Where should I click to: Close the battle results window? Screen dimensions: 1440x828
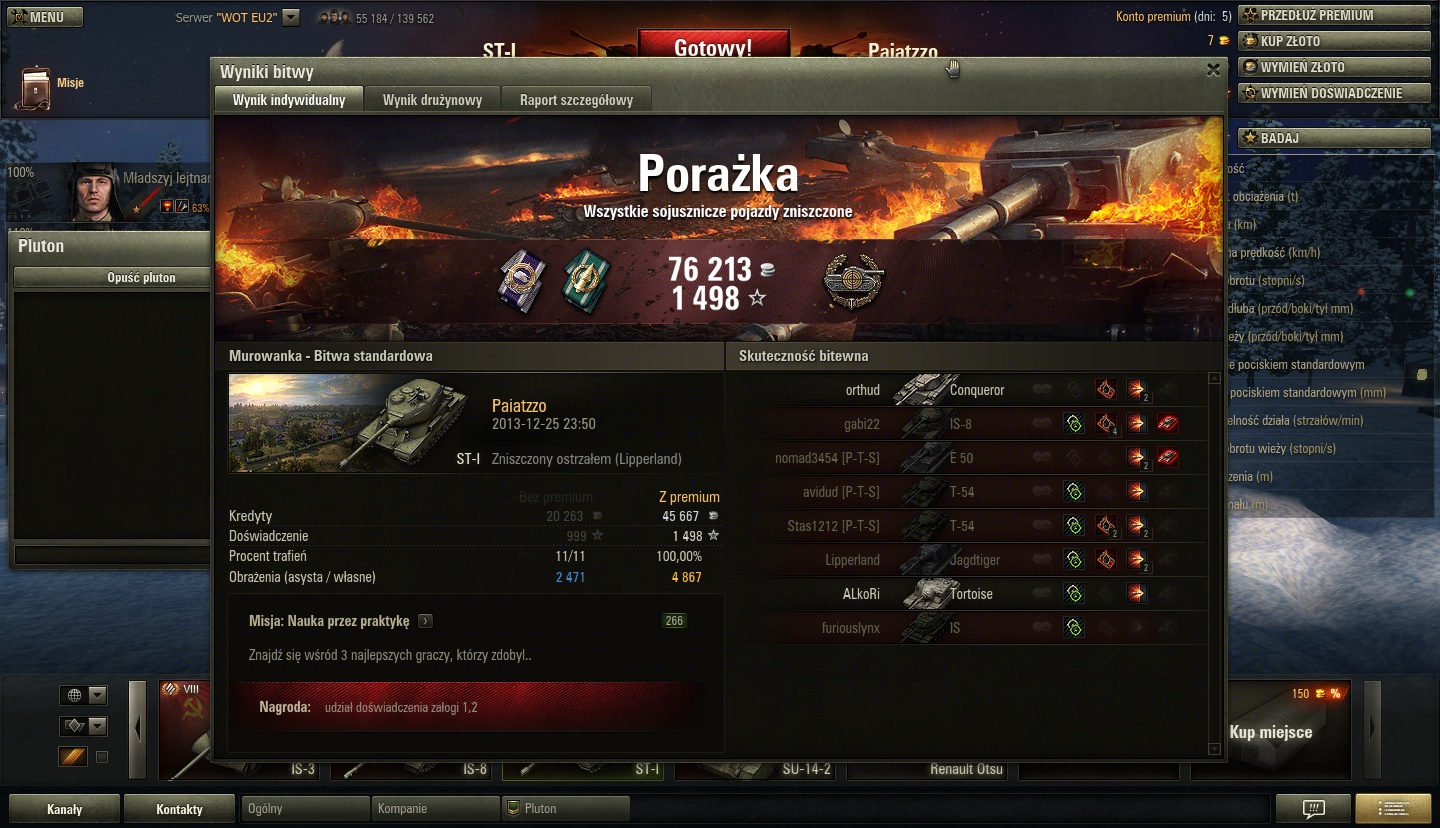(x=1213, y=70)
